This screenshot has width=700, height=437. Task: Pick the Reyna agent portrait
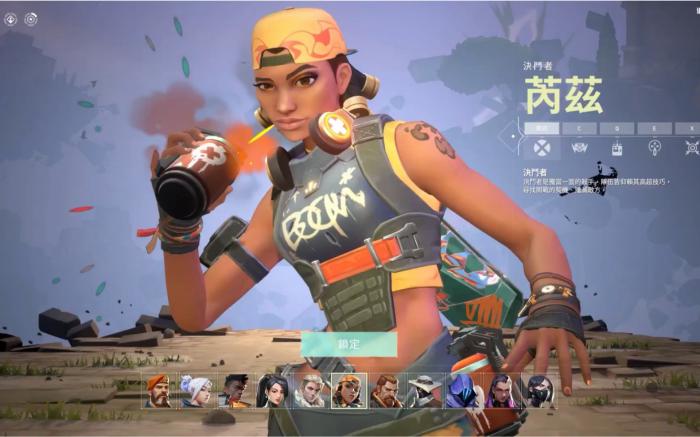500,390
